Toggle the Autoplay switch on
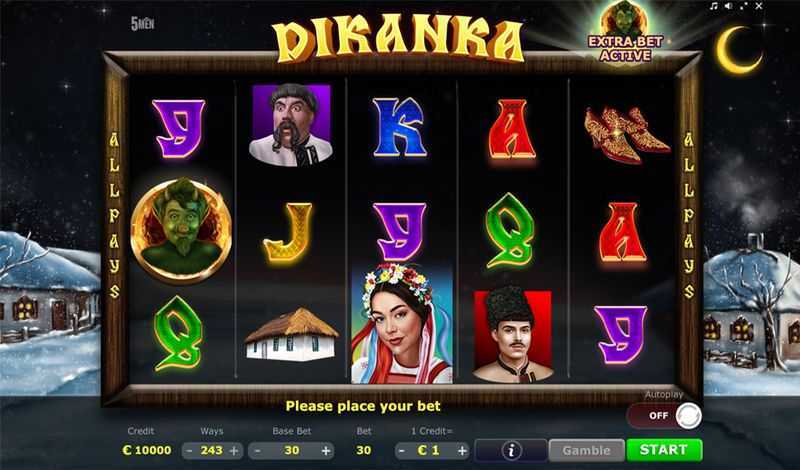The width and height of the screenshot is (800, 470). point(664,415)
